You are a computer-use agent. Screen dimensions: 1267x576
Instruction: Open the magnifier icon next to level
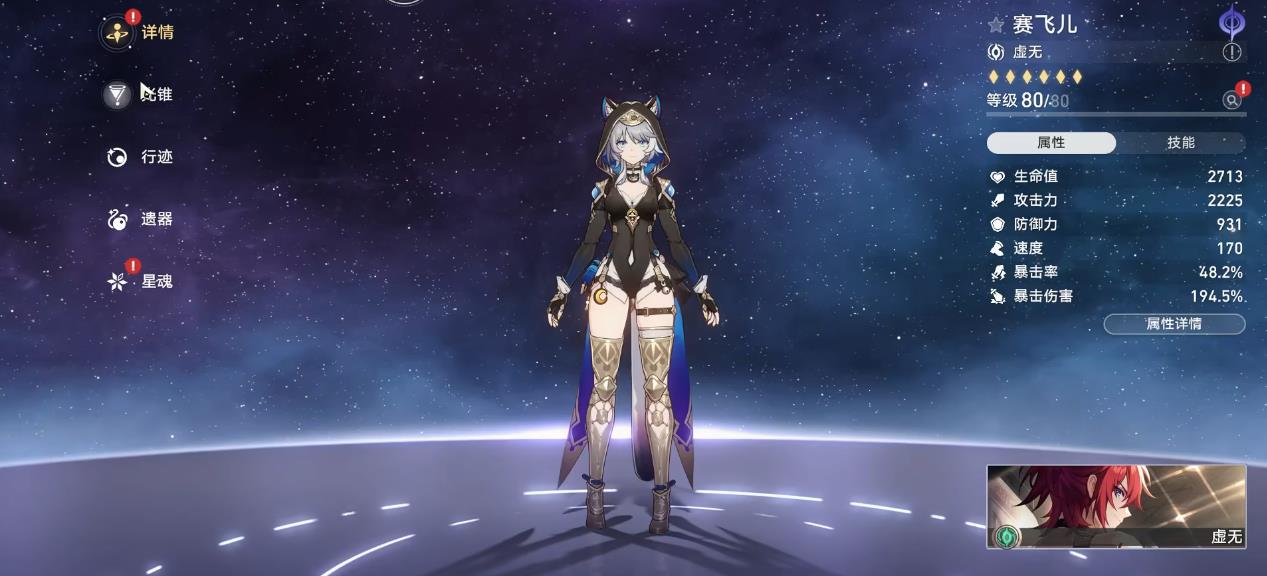[x=1232, y=100]
